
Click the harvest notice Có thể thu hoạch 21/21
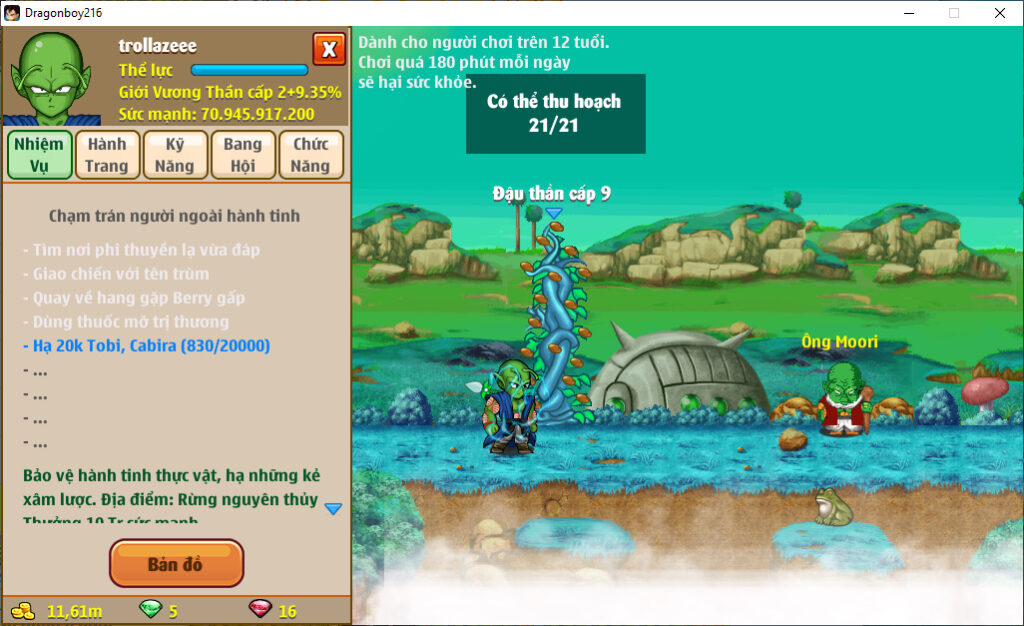555,113
